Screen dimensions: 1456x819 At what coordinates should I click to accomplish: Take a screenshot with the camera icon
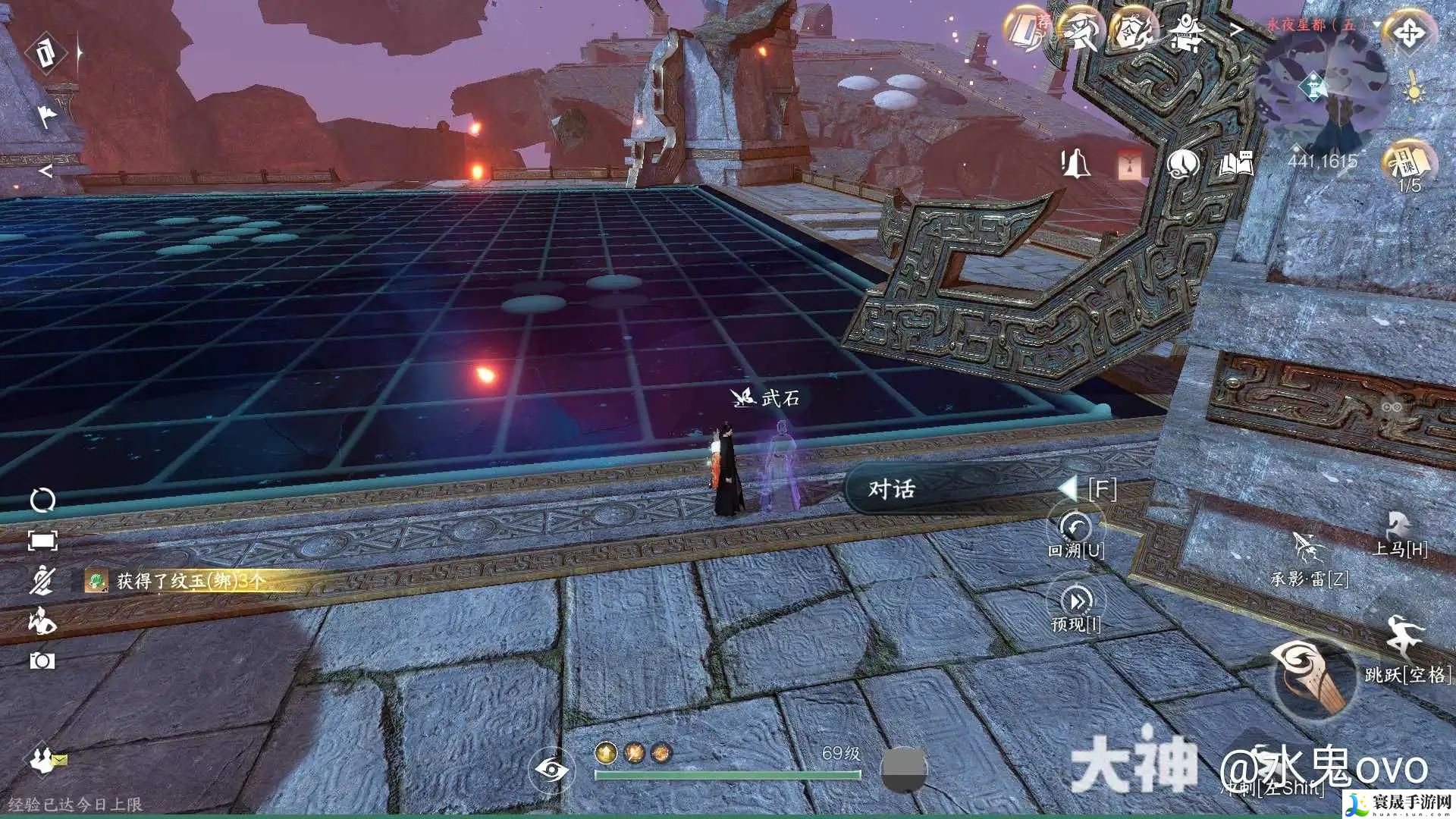coord(42,661)
